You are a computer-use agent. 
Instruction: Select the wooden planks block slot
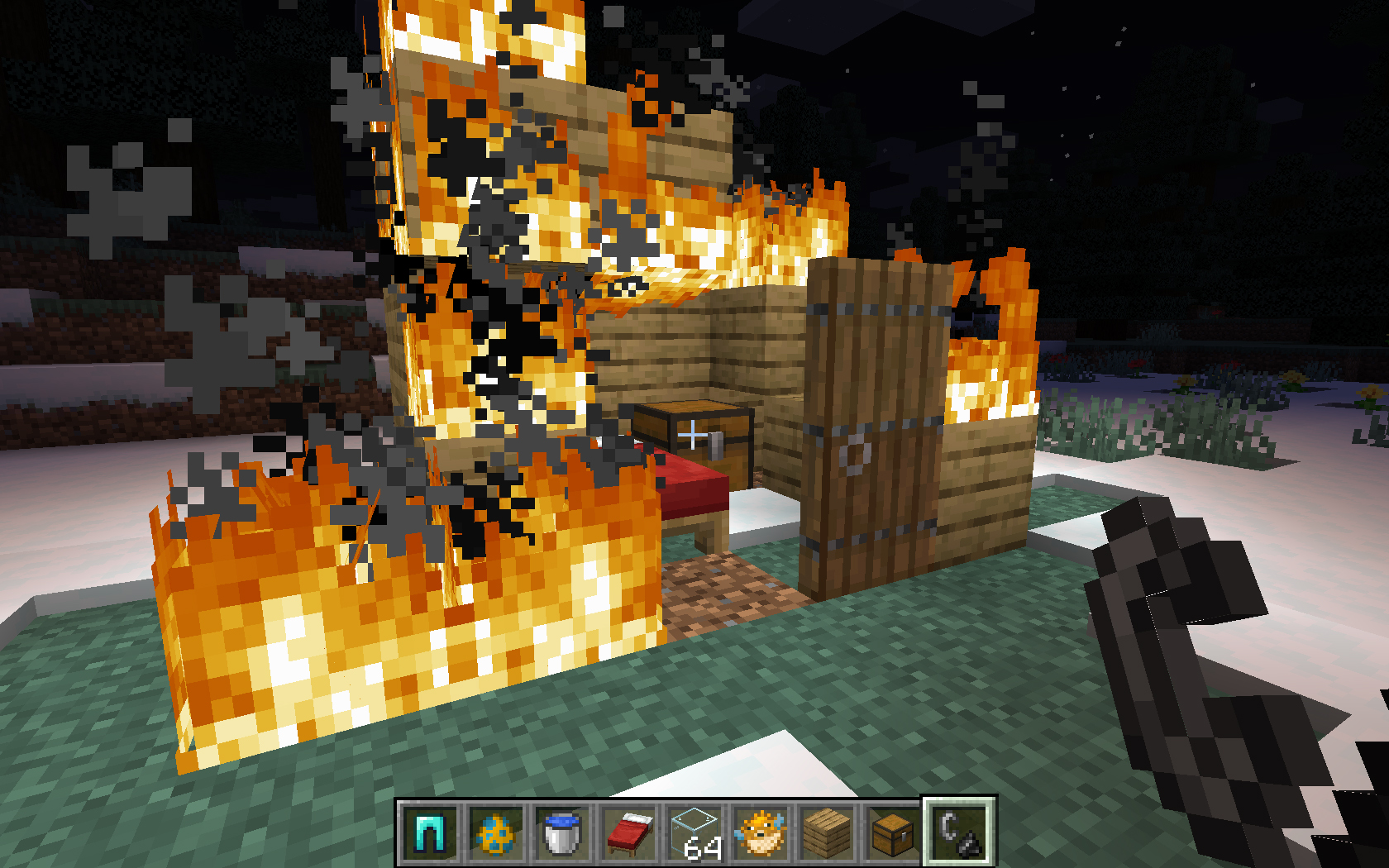pyautogui.click(x=827, y=832)
